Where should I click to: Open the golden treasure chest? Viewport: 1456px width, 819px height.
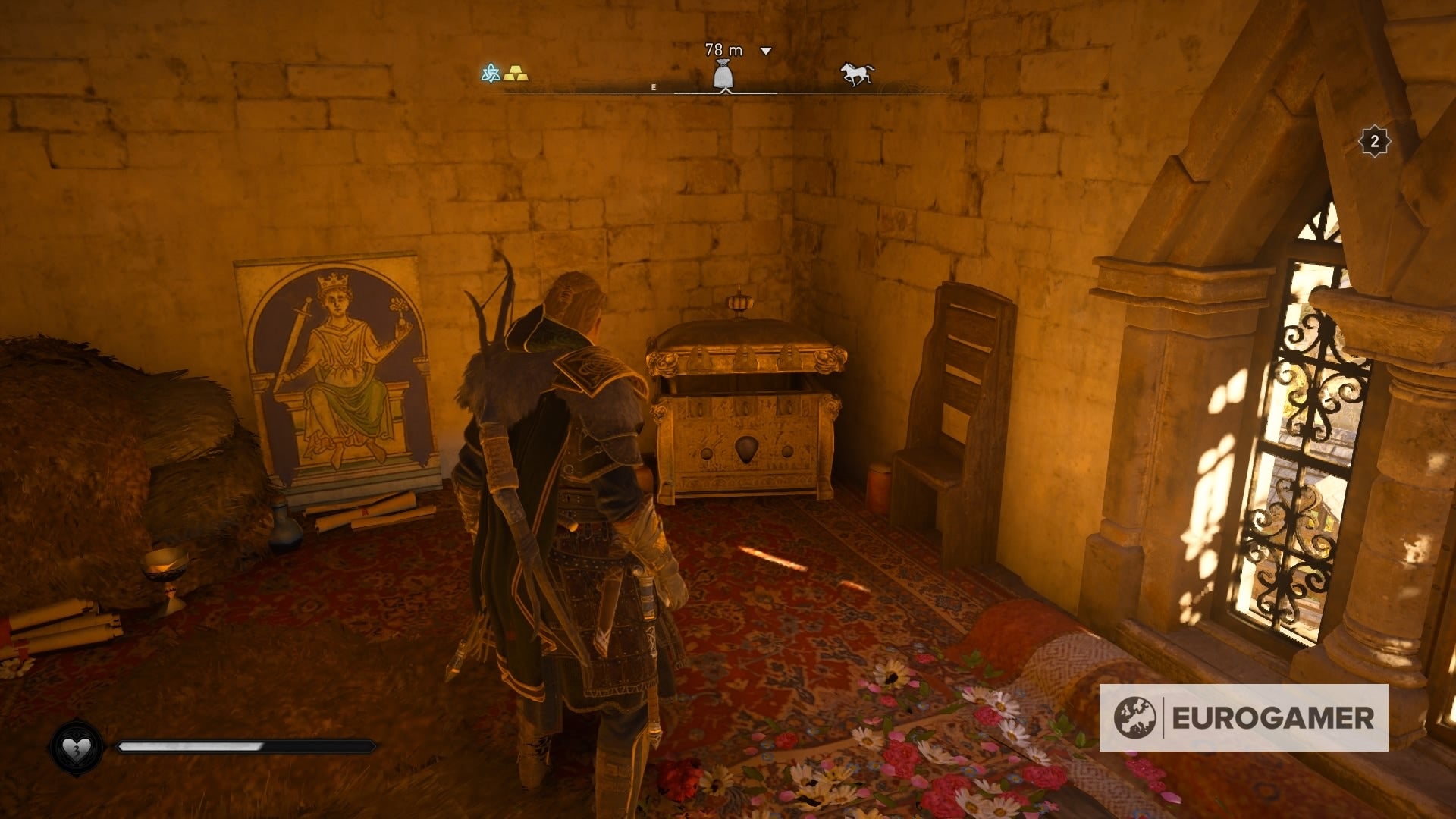coord(747,409)
